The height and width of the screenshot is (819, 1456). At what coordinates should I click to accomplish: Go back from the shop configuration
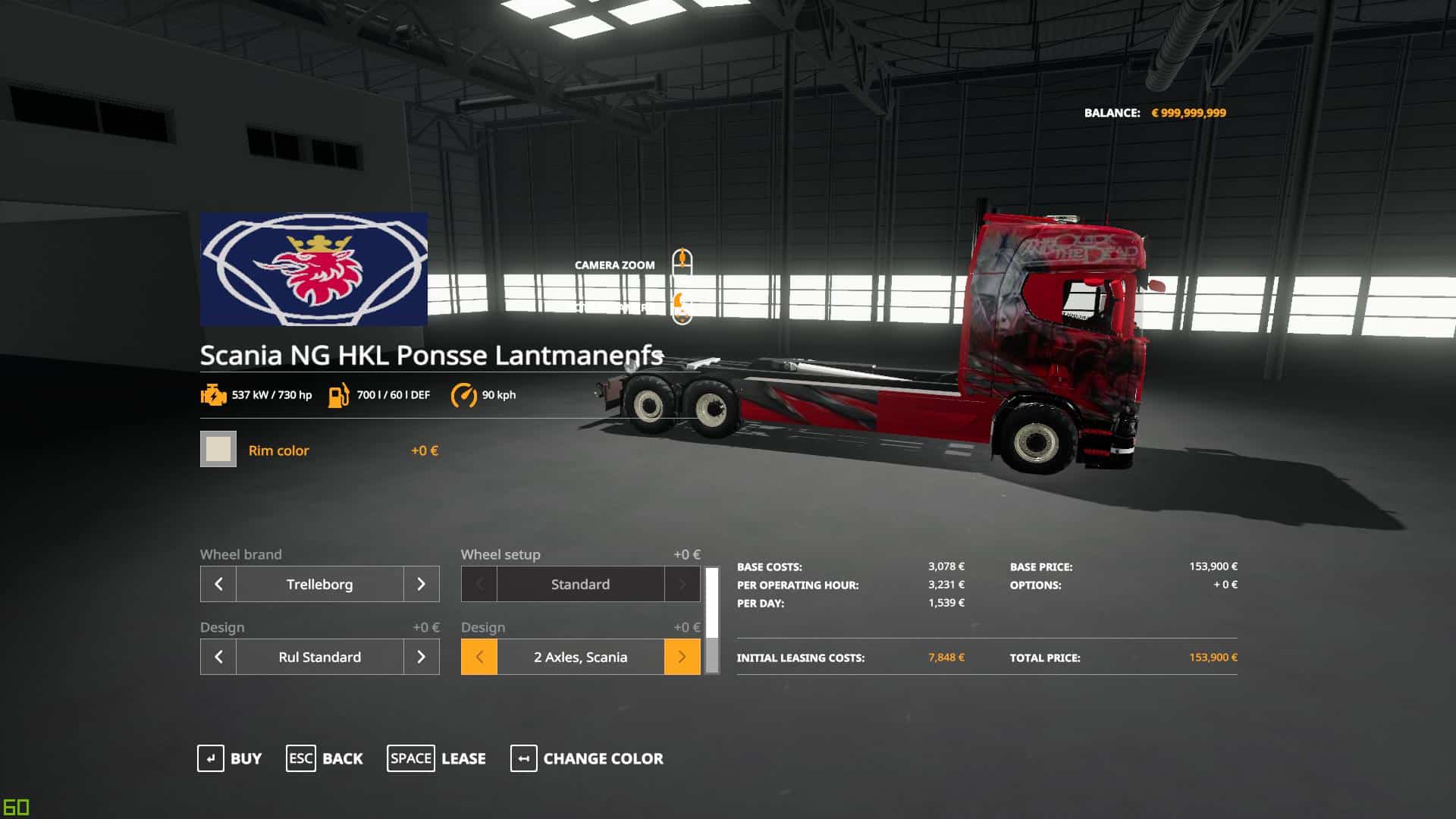coord(325,758)
